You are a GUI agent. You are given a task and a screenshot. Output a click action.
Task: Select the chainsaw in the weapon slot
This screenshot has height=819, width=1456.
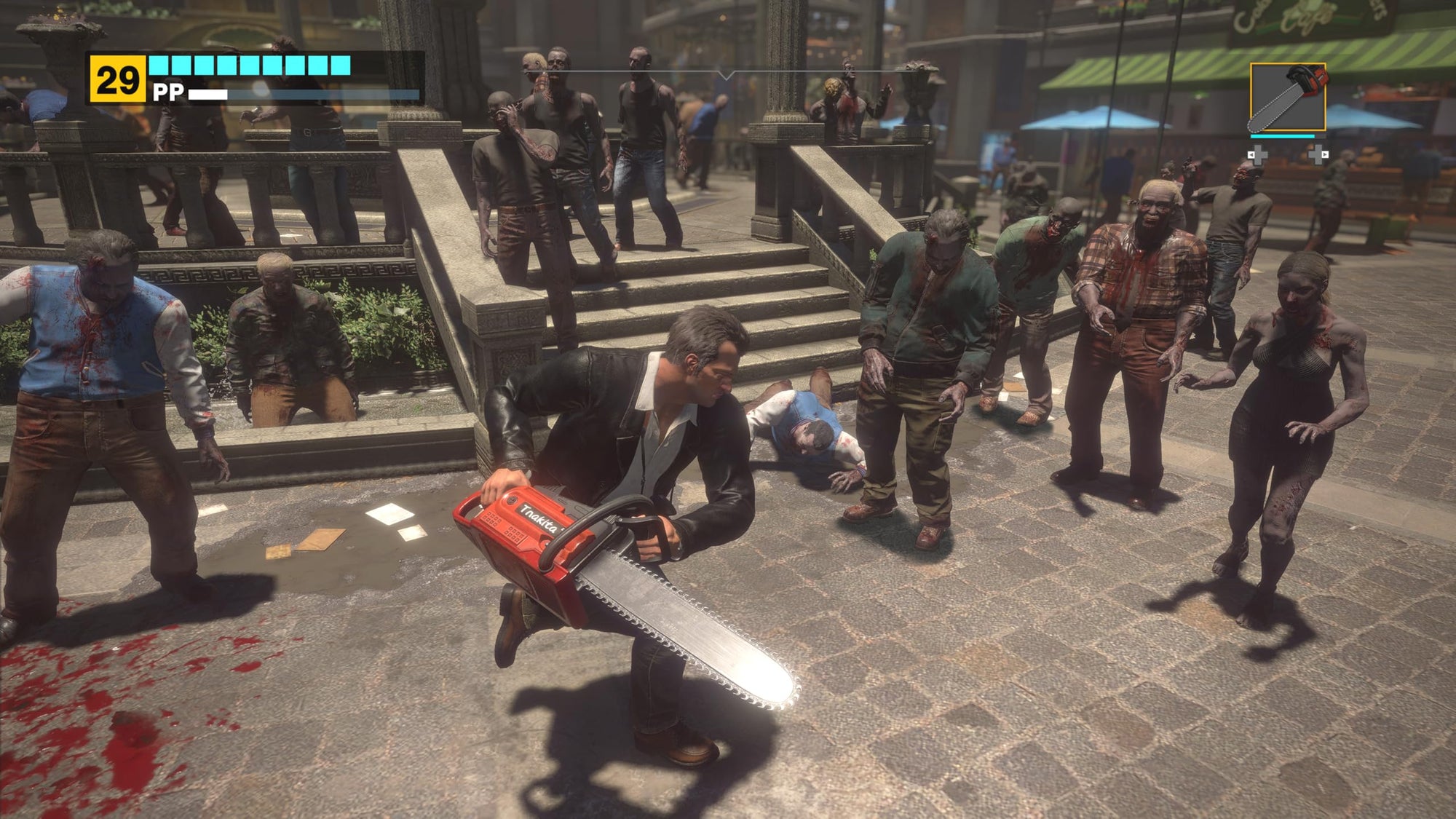click(x=1288, y=98)
